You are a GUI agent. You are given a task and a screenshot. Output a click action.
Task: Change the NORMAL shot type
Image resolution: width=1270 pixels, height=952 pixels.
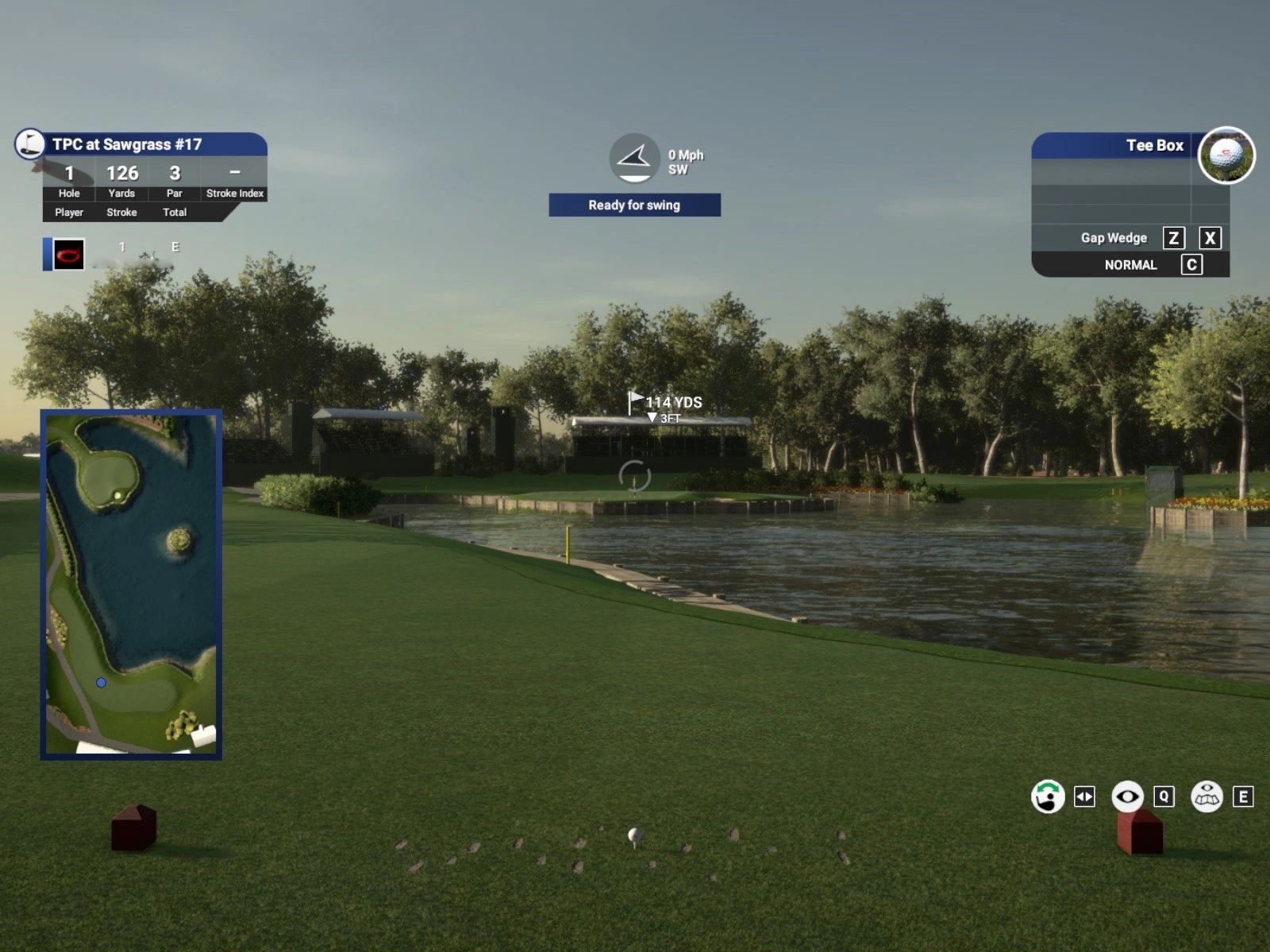click(x=1130, y=265)
